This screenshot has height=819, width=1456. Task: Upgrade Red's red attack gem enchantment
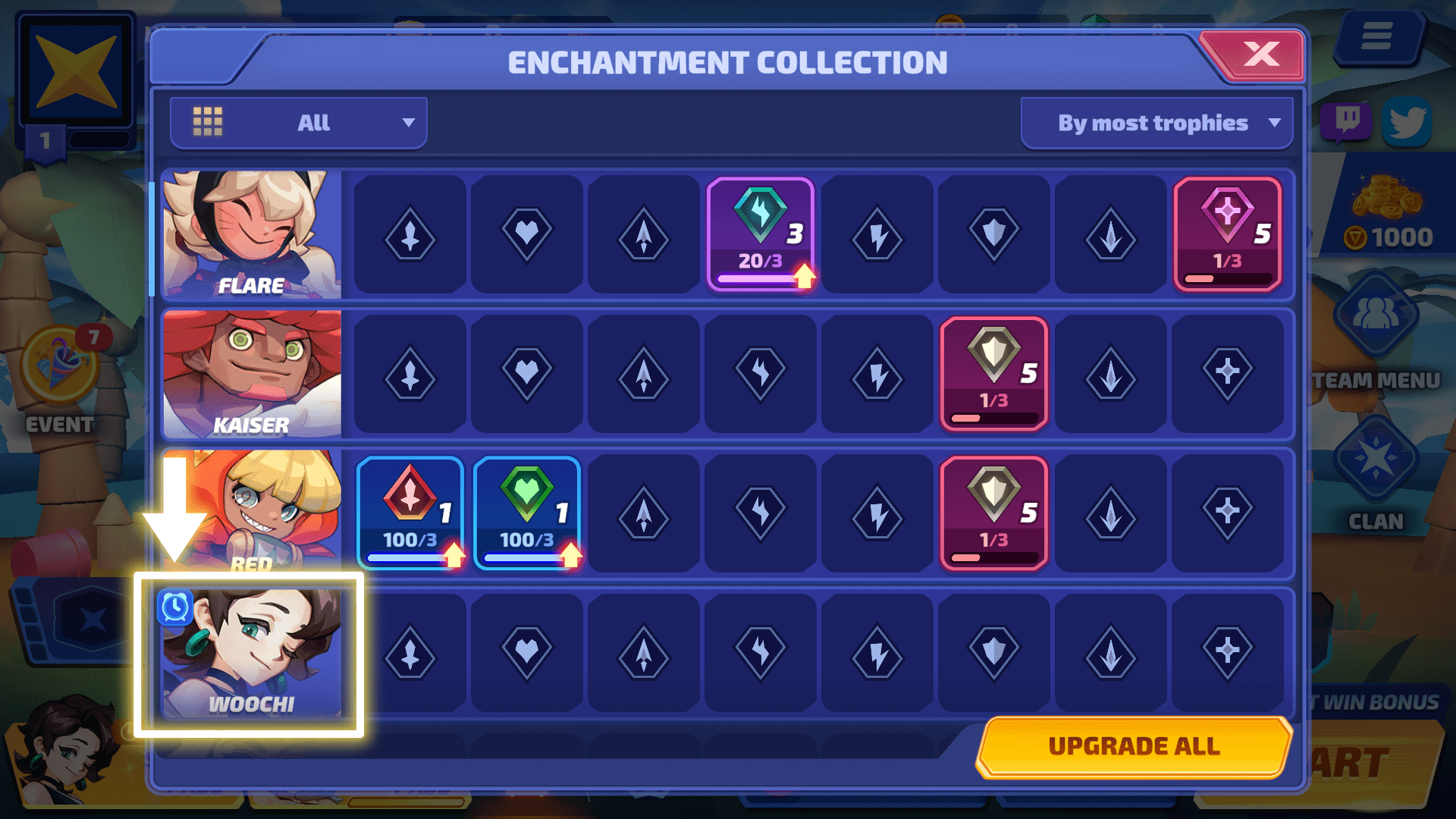tap(410, 513)
